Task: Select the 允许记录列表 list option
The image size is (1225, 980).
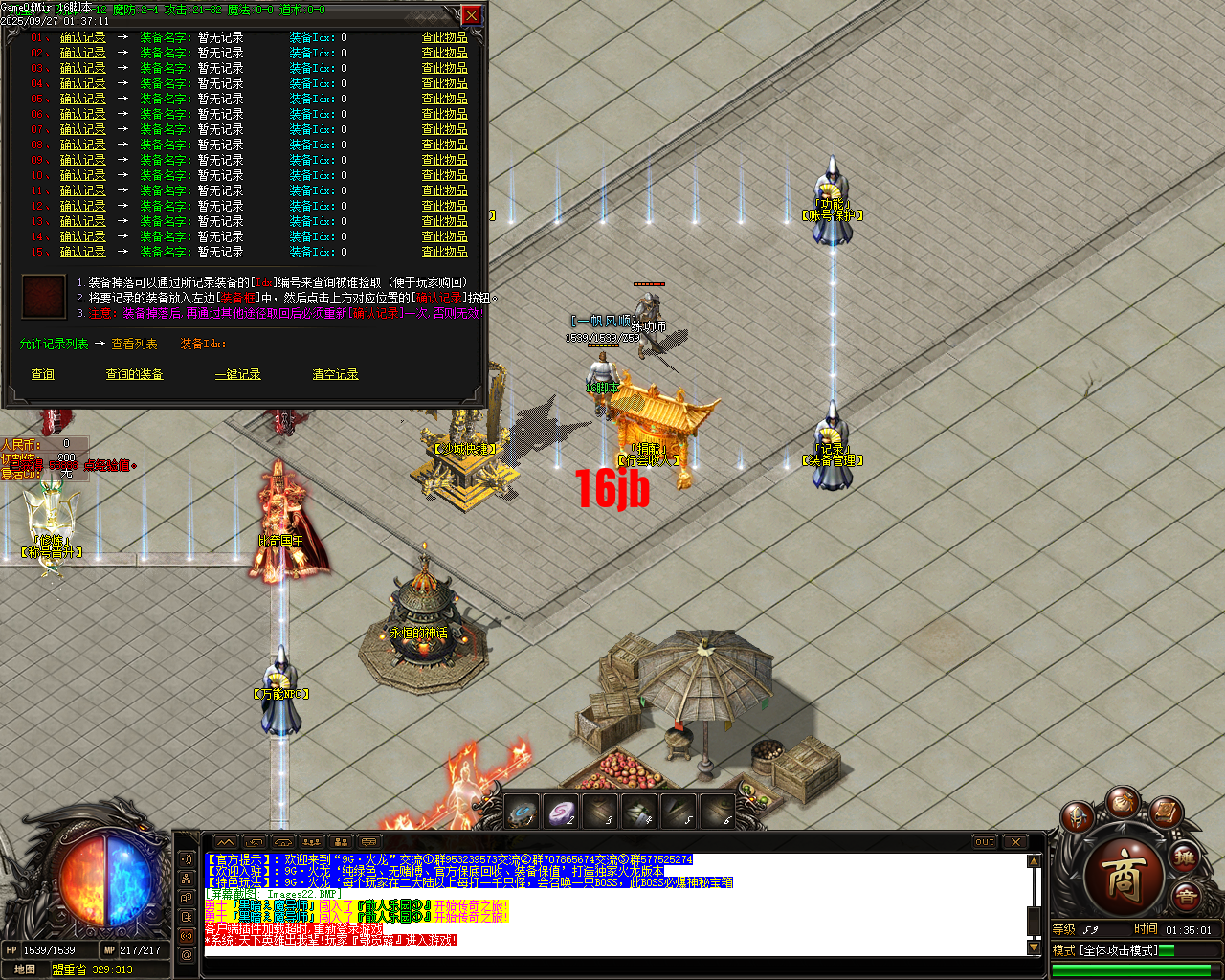Action: (53, 344)
